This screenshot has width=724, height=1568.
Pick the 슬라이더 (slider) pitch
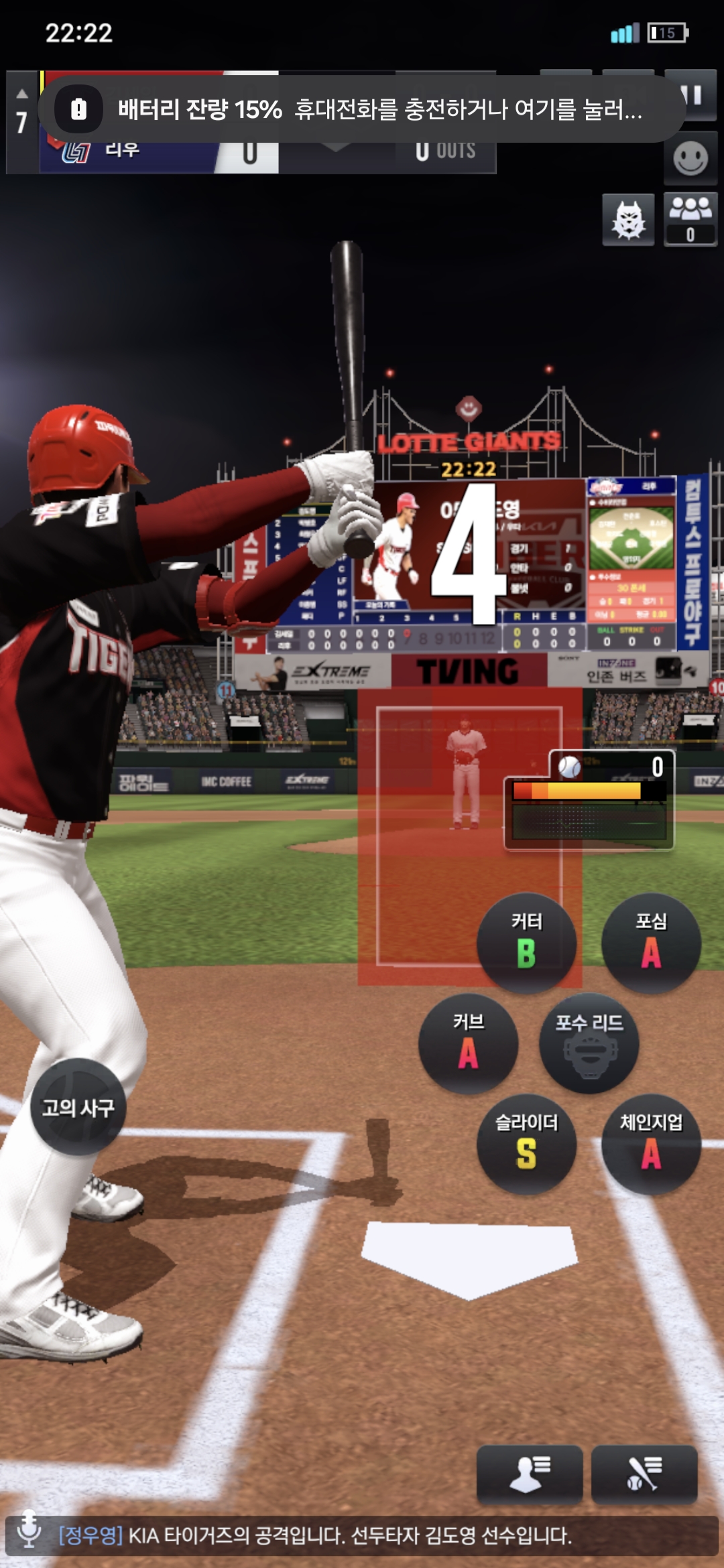coord(526,1143)
